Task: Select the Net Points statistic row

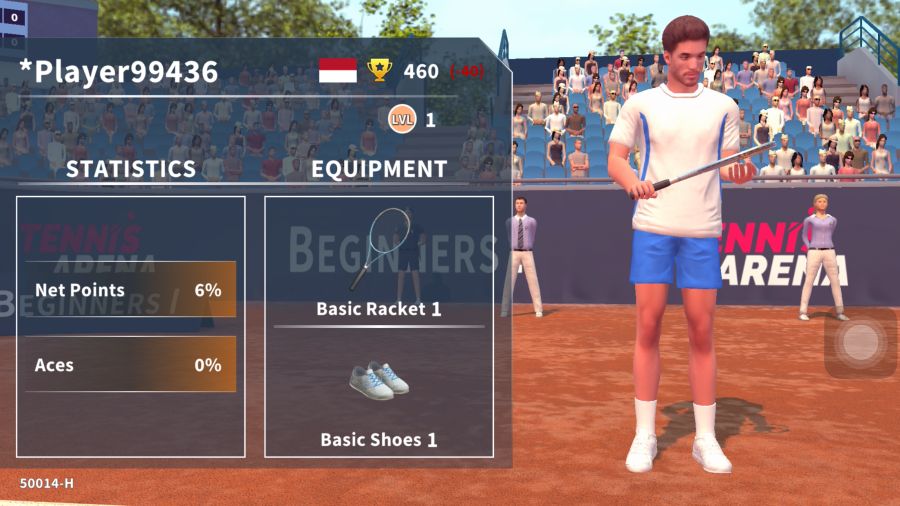Action: 130,290
